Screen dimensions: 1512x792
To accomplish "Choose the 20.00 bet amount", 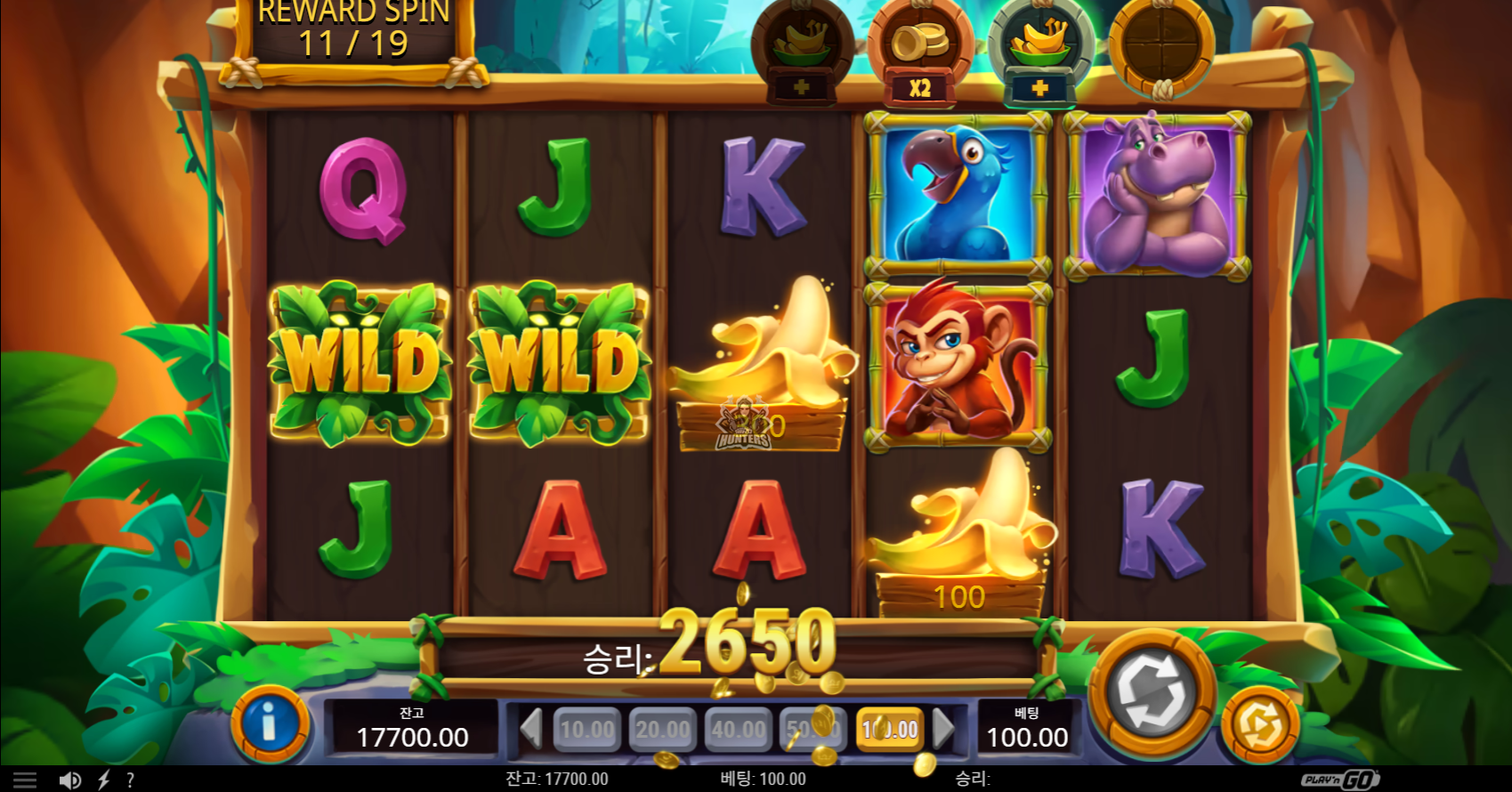I will 663,730.
